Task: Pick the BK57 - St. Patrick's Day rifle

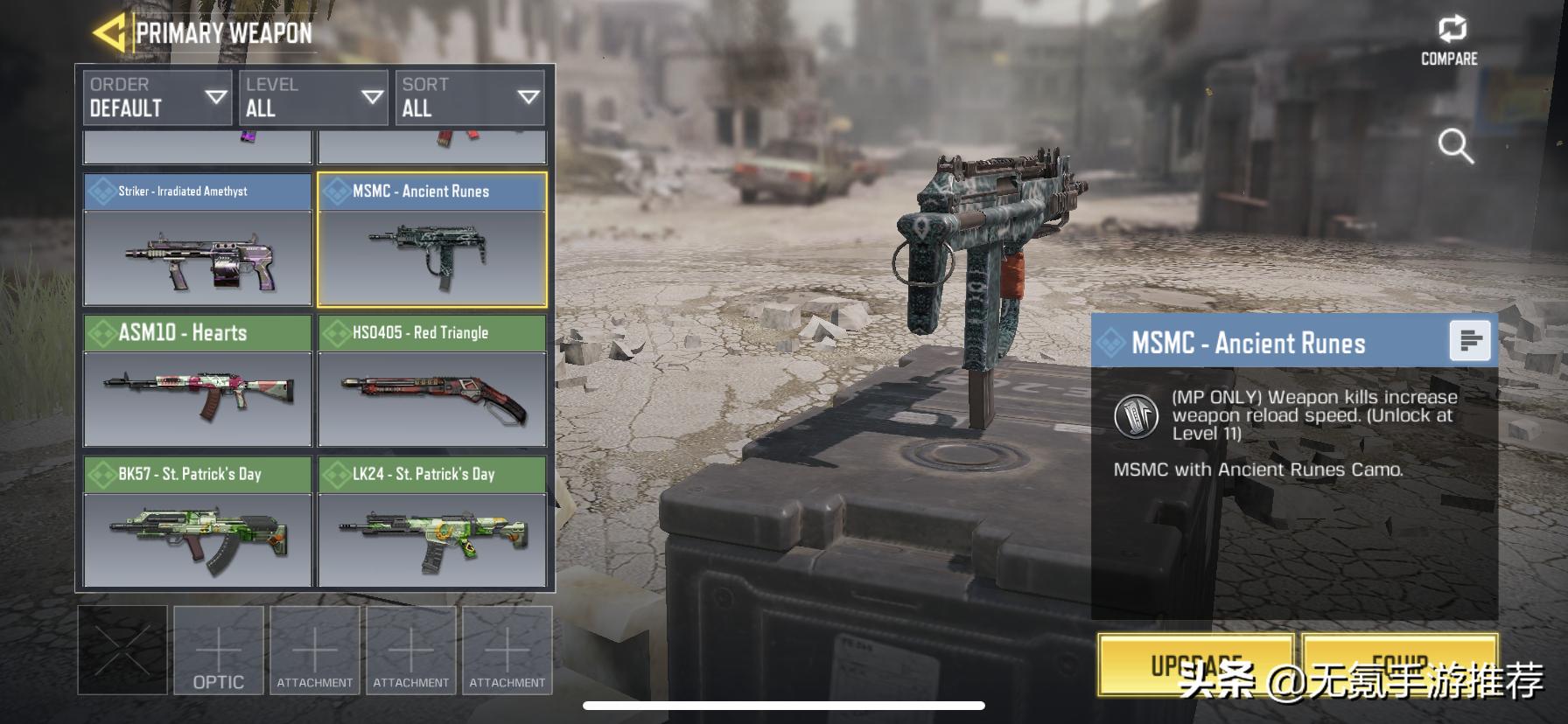Action: [198, 522]
